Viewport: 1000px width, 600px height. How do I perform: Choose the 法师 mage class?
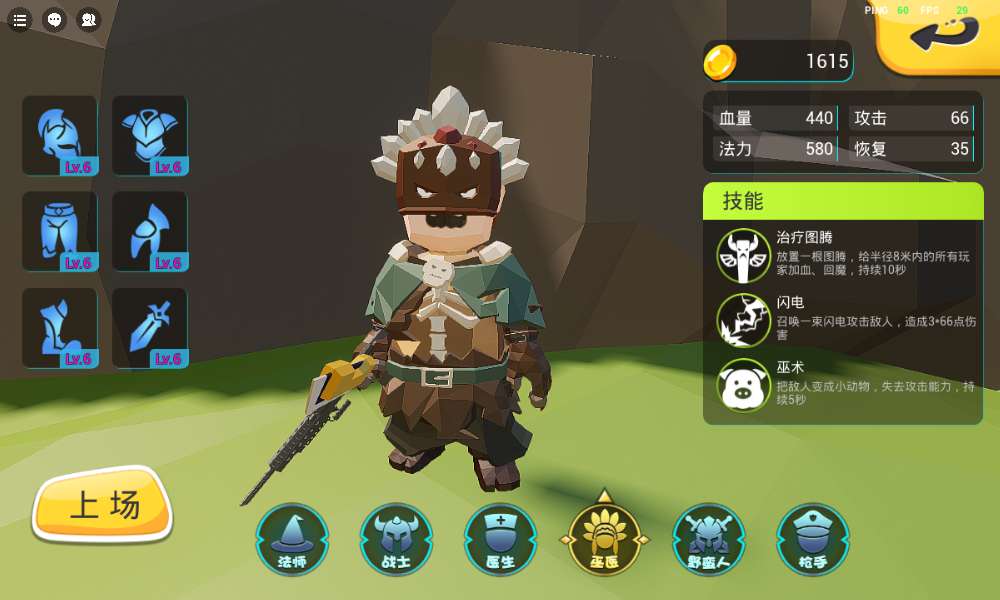pos(292,540)
